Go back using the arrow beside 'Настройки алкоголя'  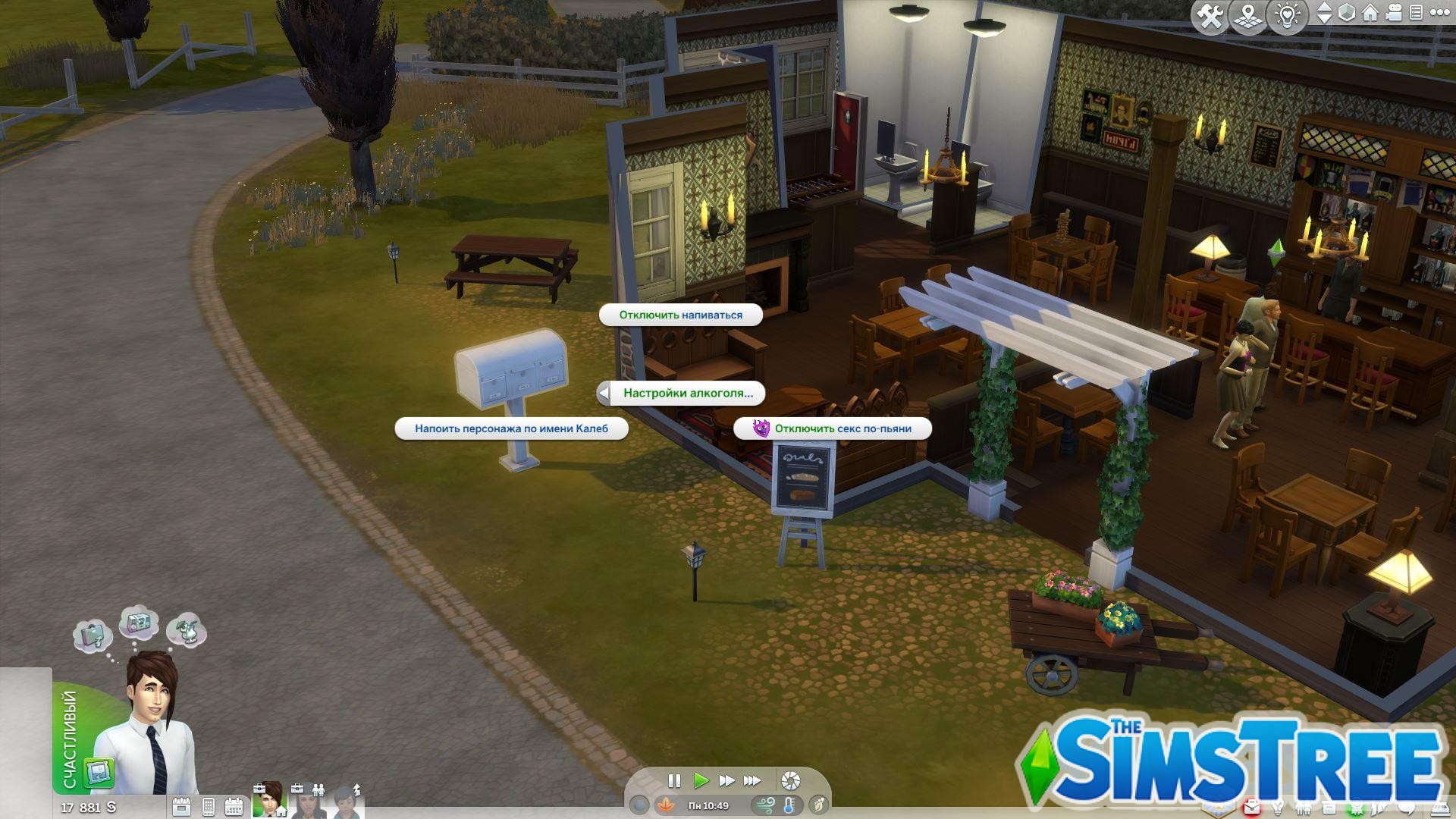click(603, 393)
